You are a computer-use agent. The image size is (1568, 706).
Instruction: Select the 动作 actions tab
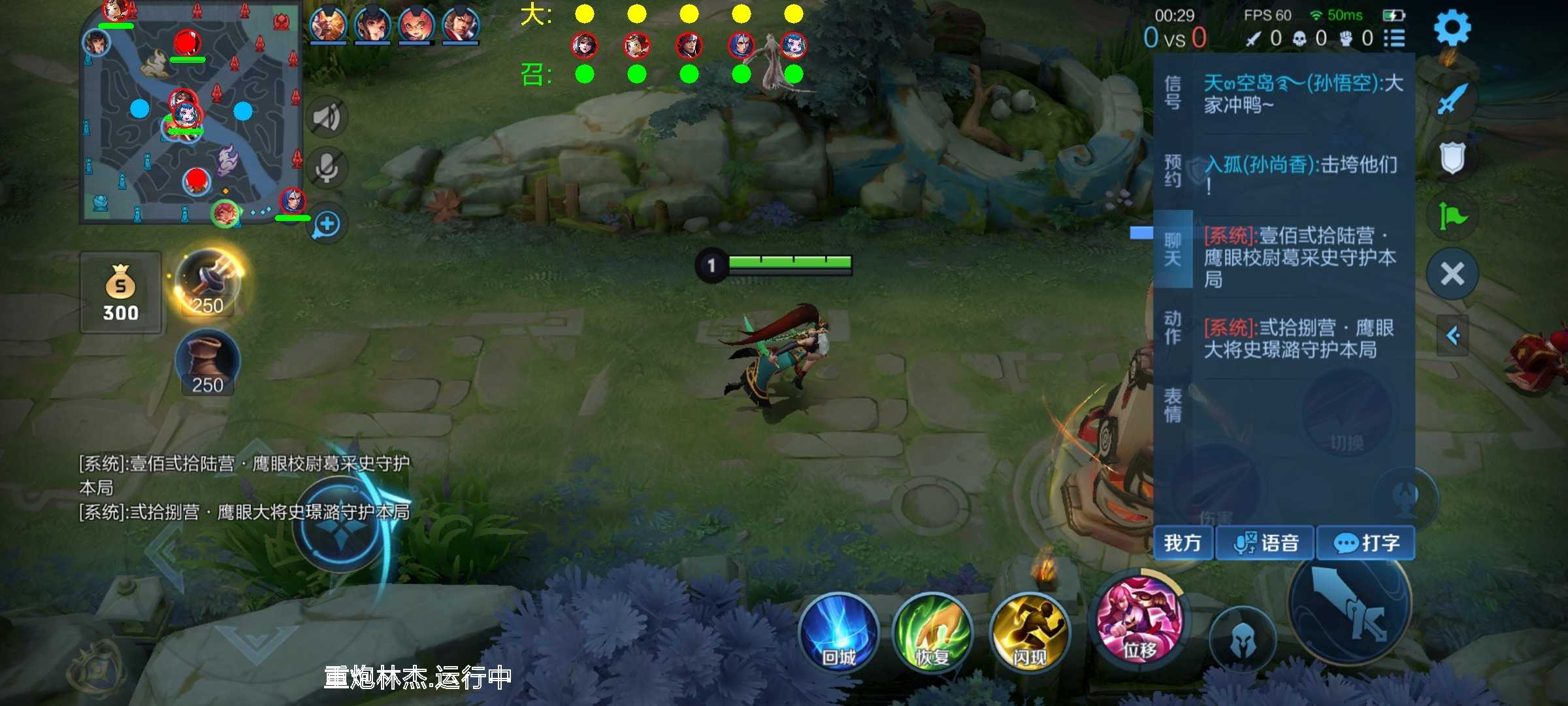coord(1173,328)
